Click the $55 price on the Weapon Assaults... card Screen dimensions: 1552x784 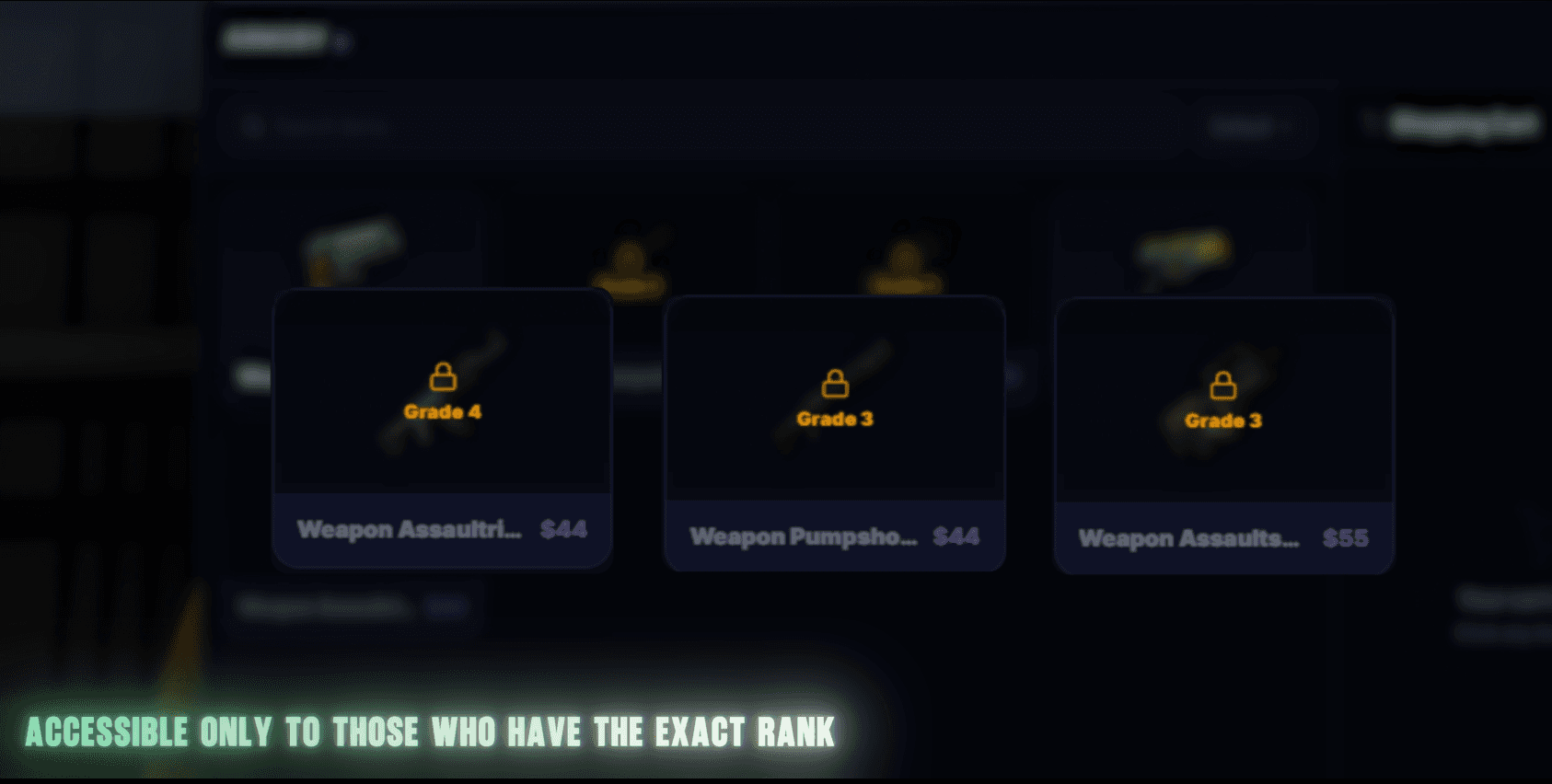[x=1346, y=539]
